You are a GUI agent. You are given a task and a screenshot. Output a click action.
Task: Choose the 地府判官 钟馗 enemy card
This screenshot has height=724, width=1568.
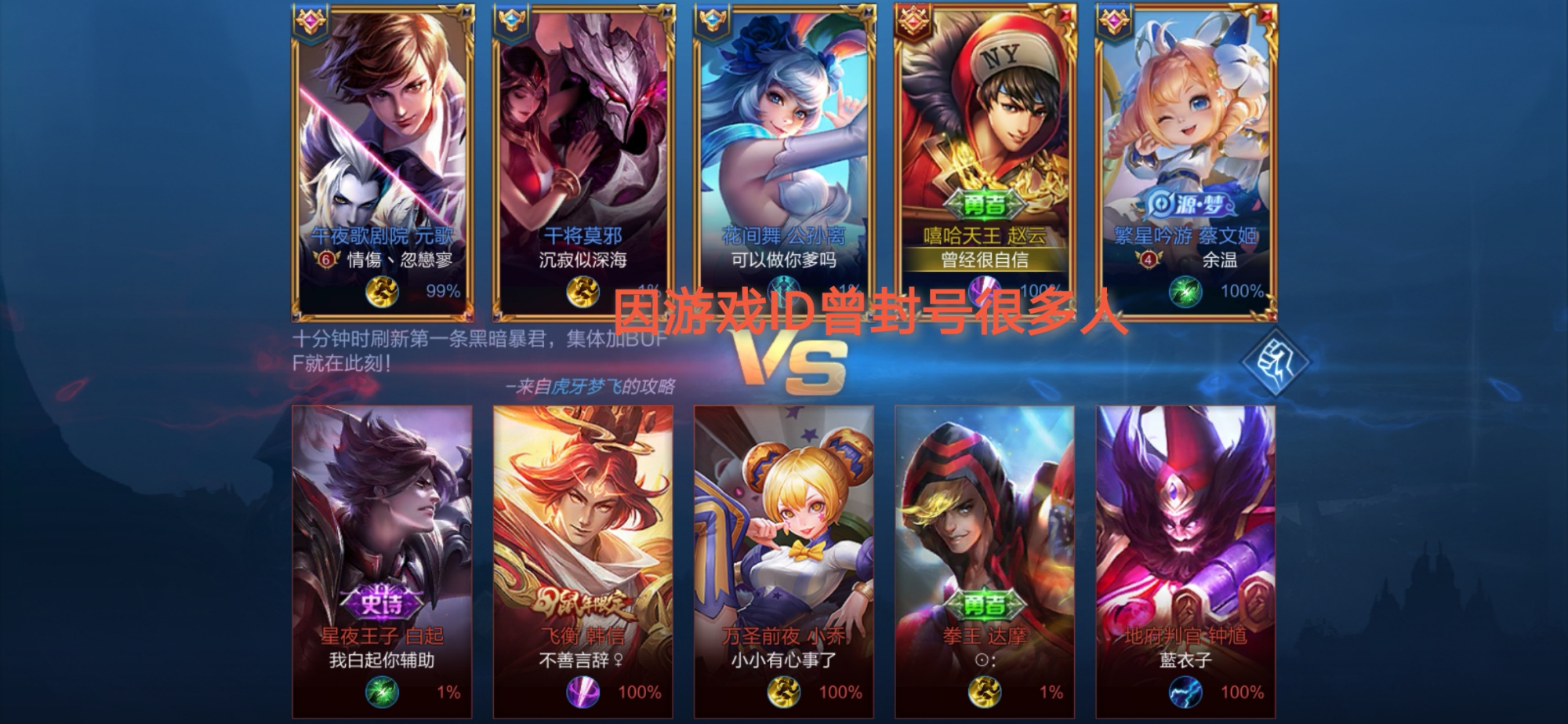tap(1185, 561)
